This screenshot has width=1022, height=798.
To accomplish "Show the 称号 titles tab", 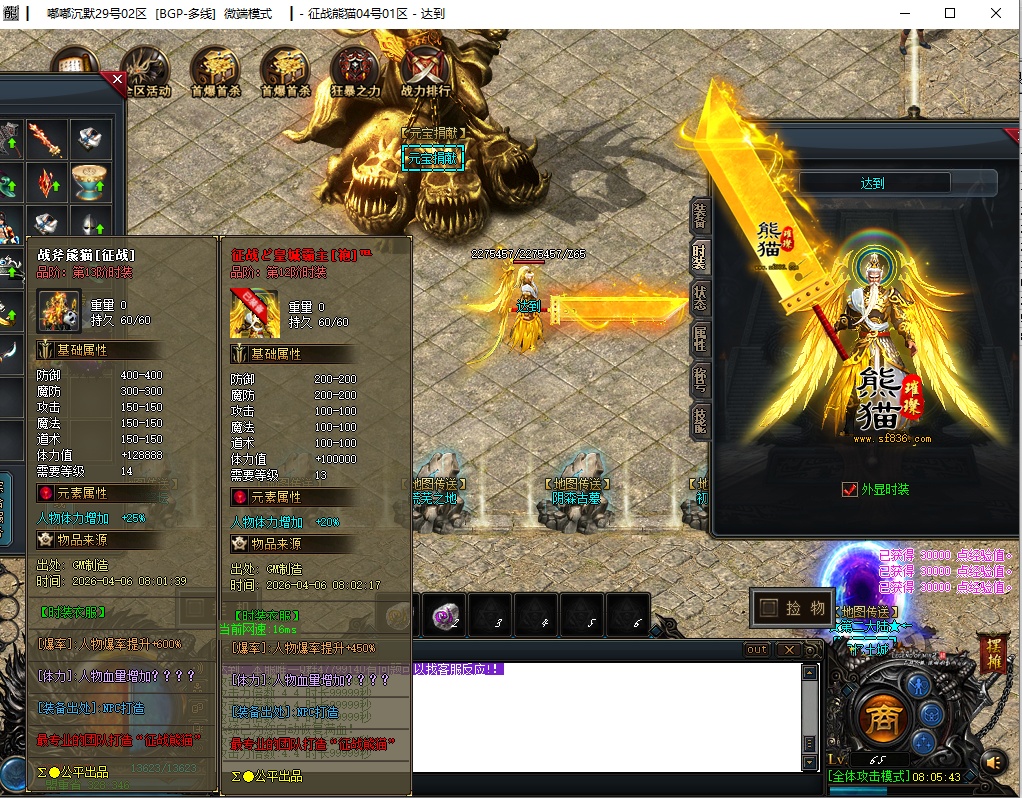I will tap(700, 381).
